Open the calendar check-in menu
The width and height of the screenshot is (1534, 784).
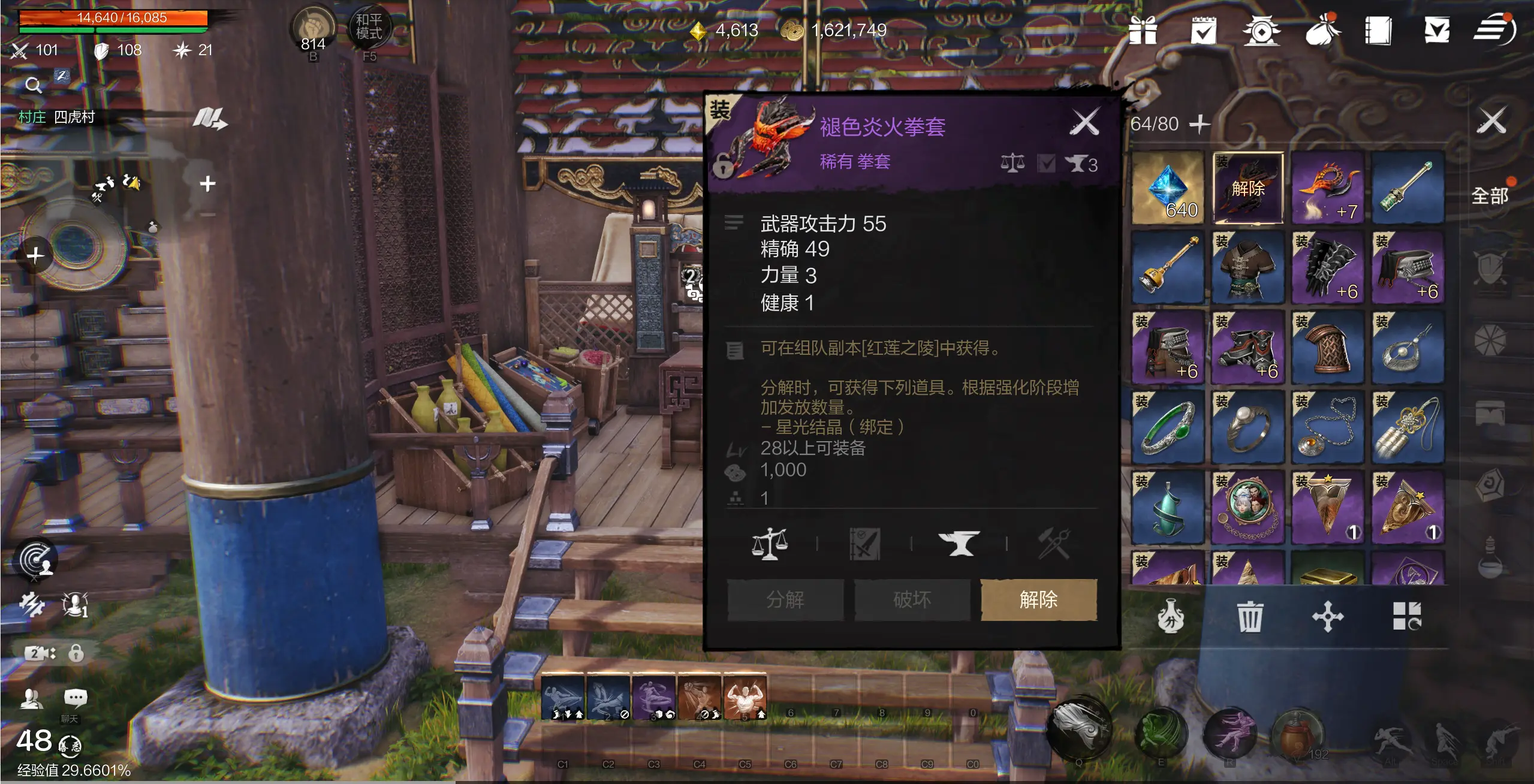click(1203, 30)
